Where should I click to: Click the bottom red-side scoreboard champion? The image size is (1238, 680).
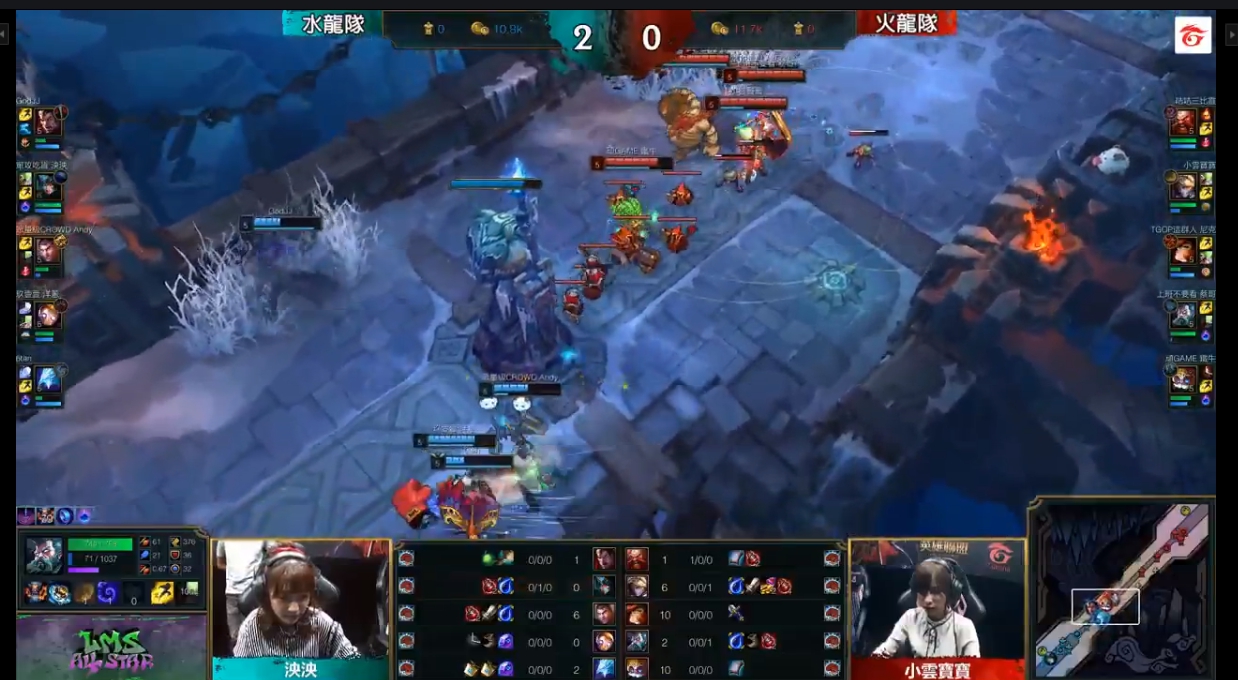pos(637,668)
